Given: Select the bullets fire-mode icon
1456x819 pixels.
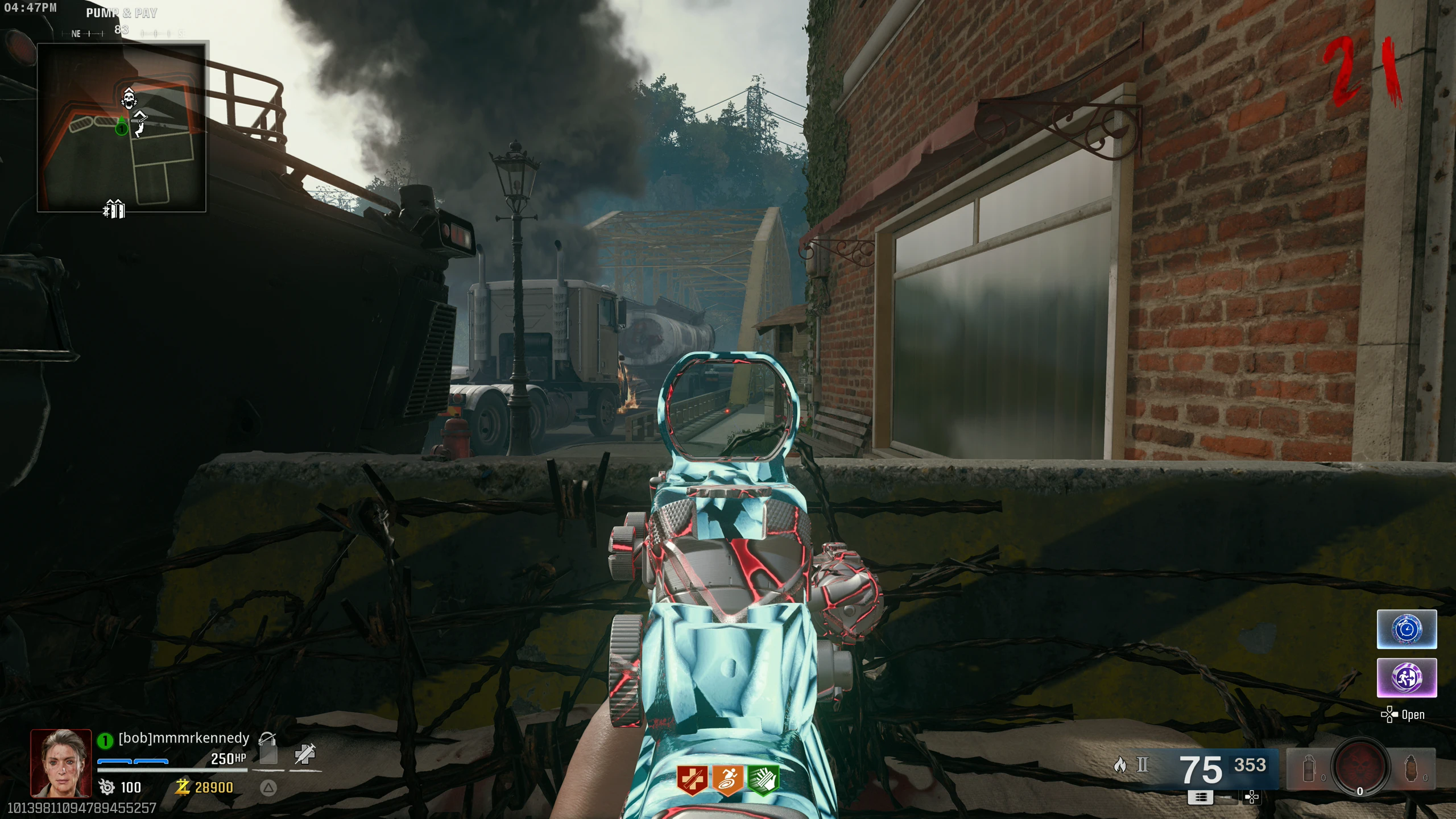Looking at the screenshot, I should coord(1201,797).
